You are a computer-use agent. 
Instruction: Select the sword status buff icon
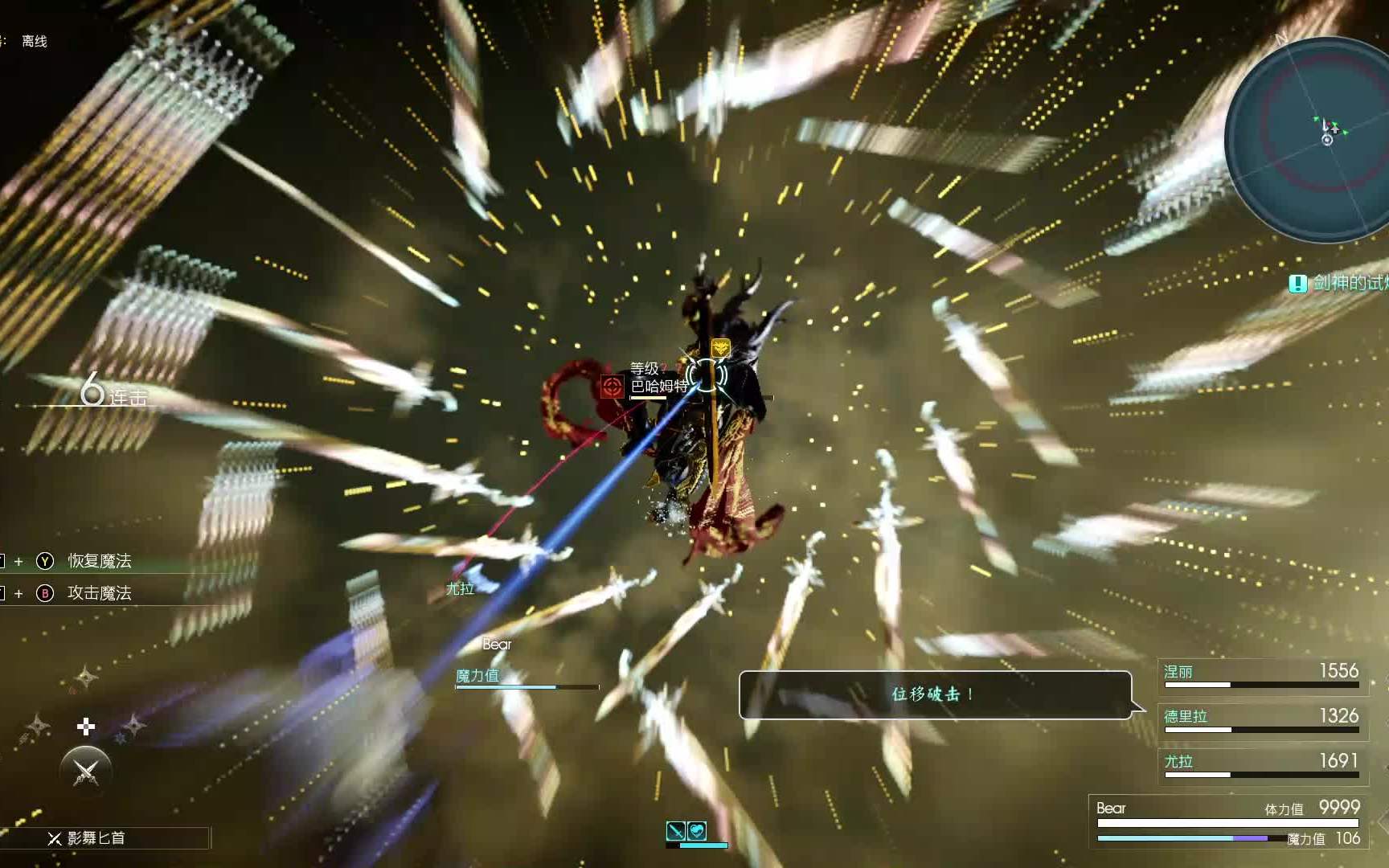tap(676, 831)
